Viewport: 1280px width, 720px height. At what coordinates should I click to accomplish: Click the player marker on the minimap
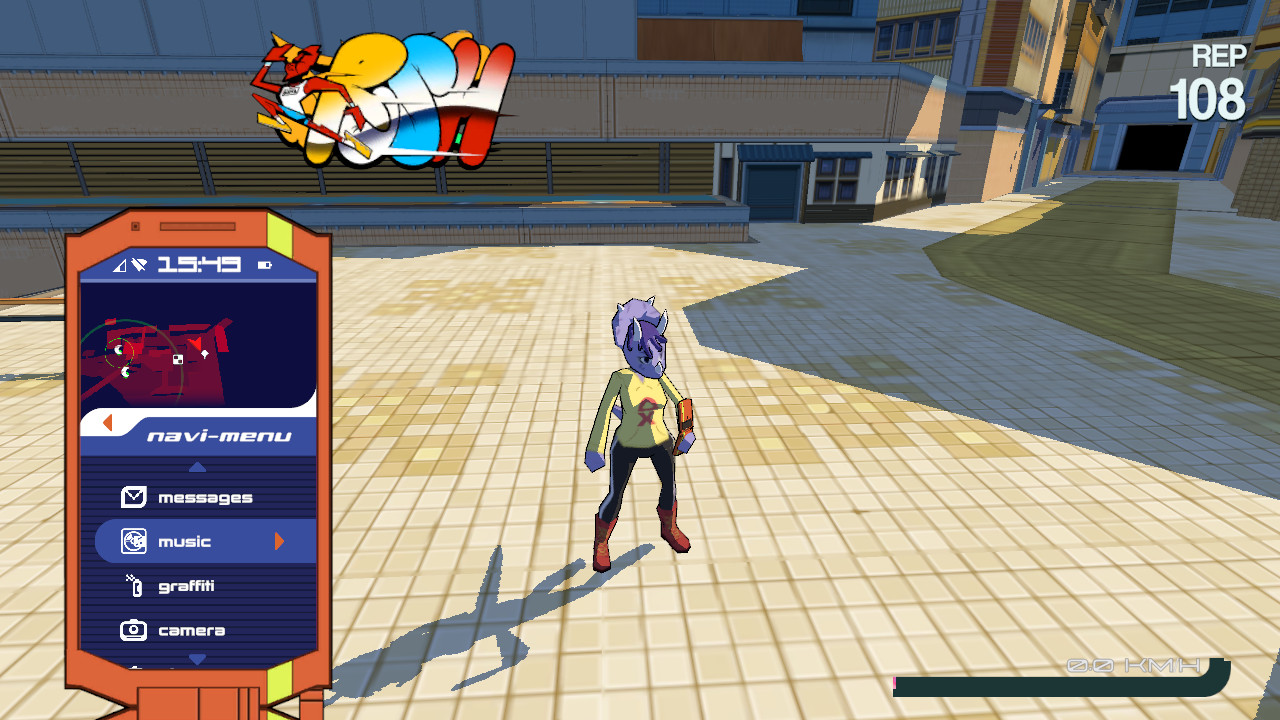point(194,342)
